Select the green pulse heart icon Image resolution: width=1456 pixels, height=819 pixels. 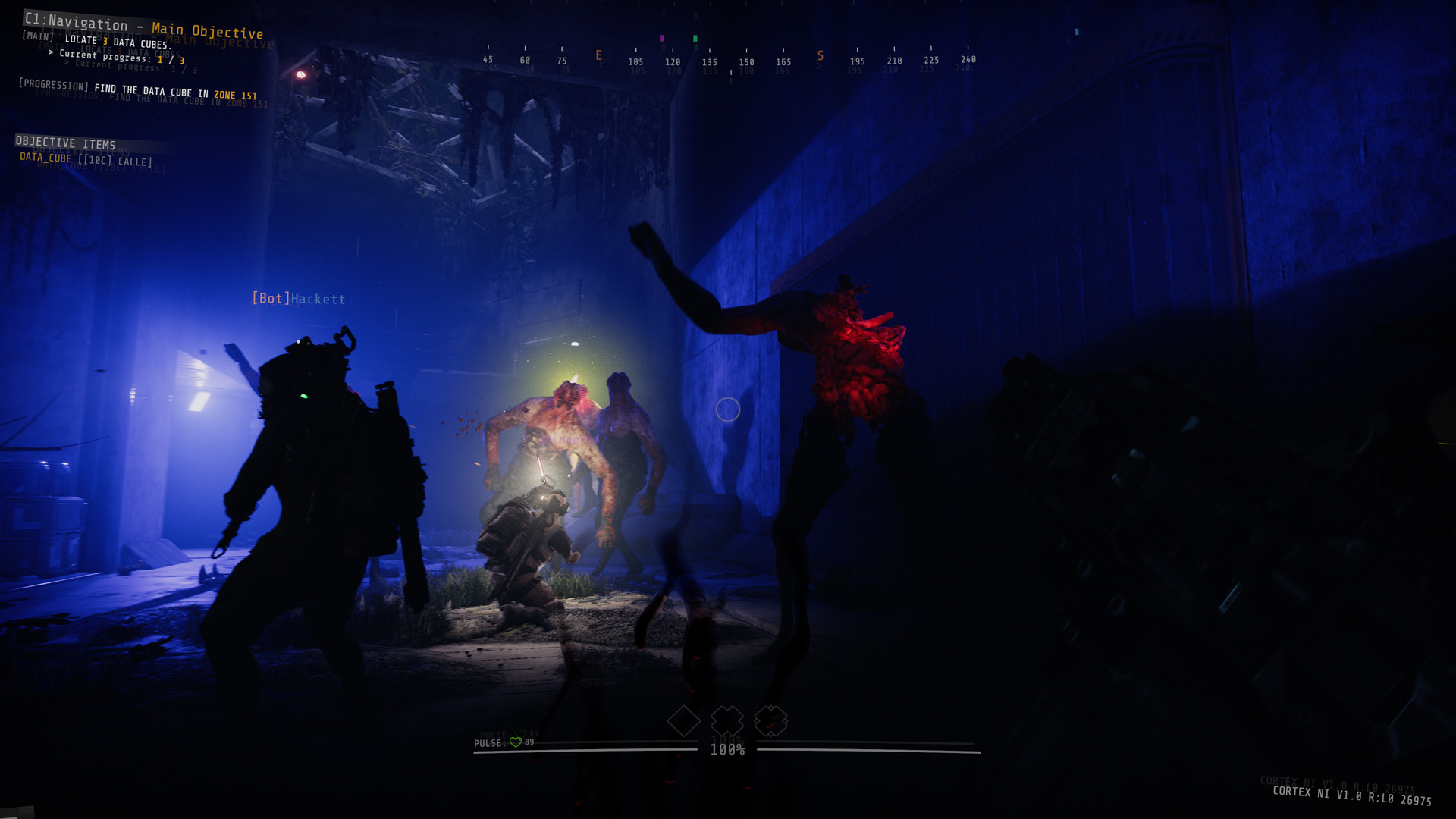(515, 742)
